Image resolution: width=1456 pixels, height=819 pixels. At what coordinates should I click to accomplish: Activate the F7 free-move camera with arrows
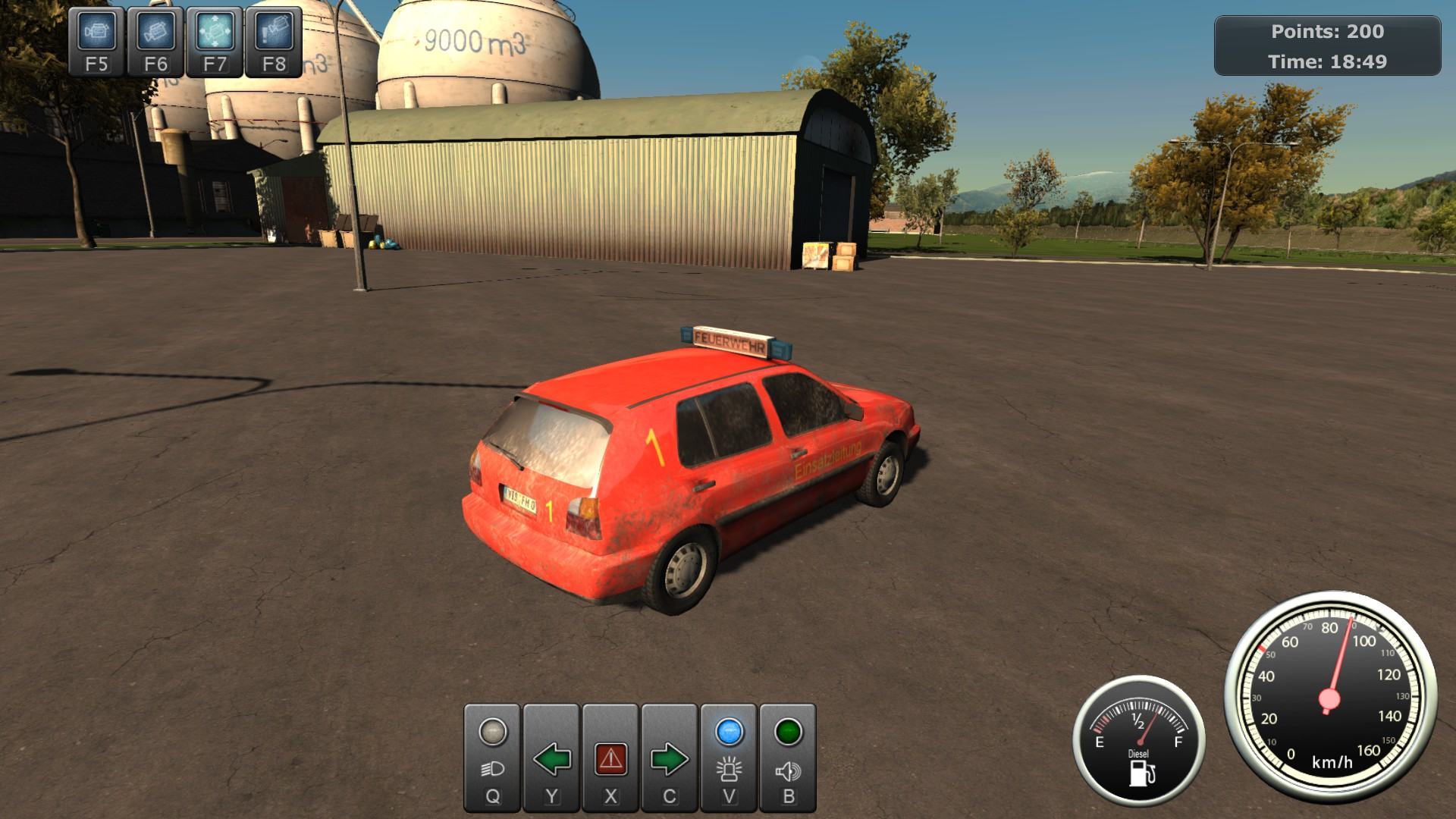tap(215, 42)
